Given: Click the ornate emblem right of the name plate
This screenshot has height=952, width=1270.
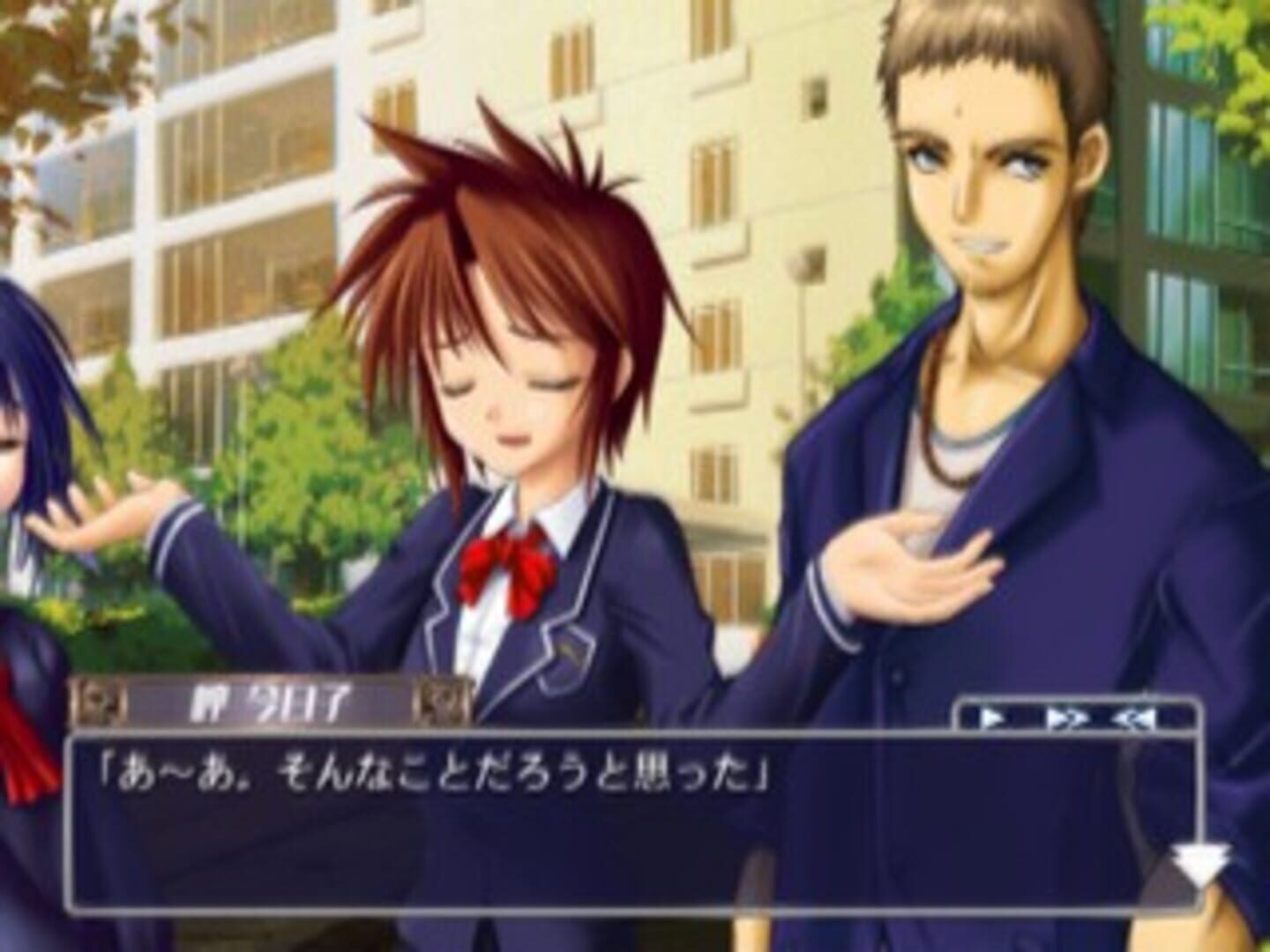Looking at the screenshot, I should tap(438, 701).
